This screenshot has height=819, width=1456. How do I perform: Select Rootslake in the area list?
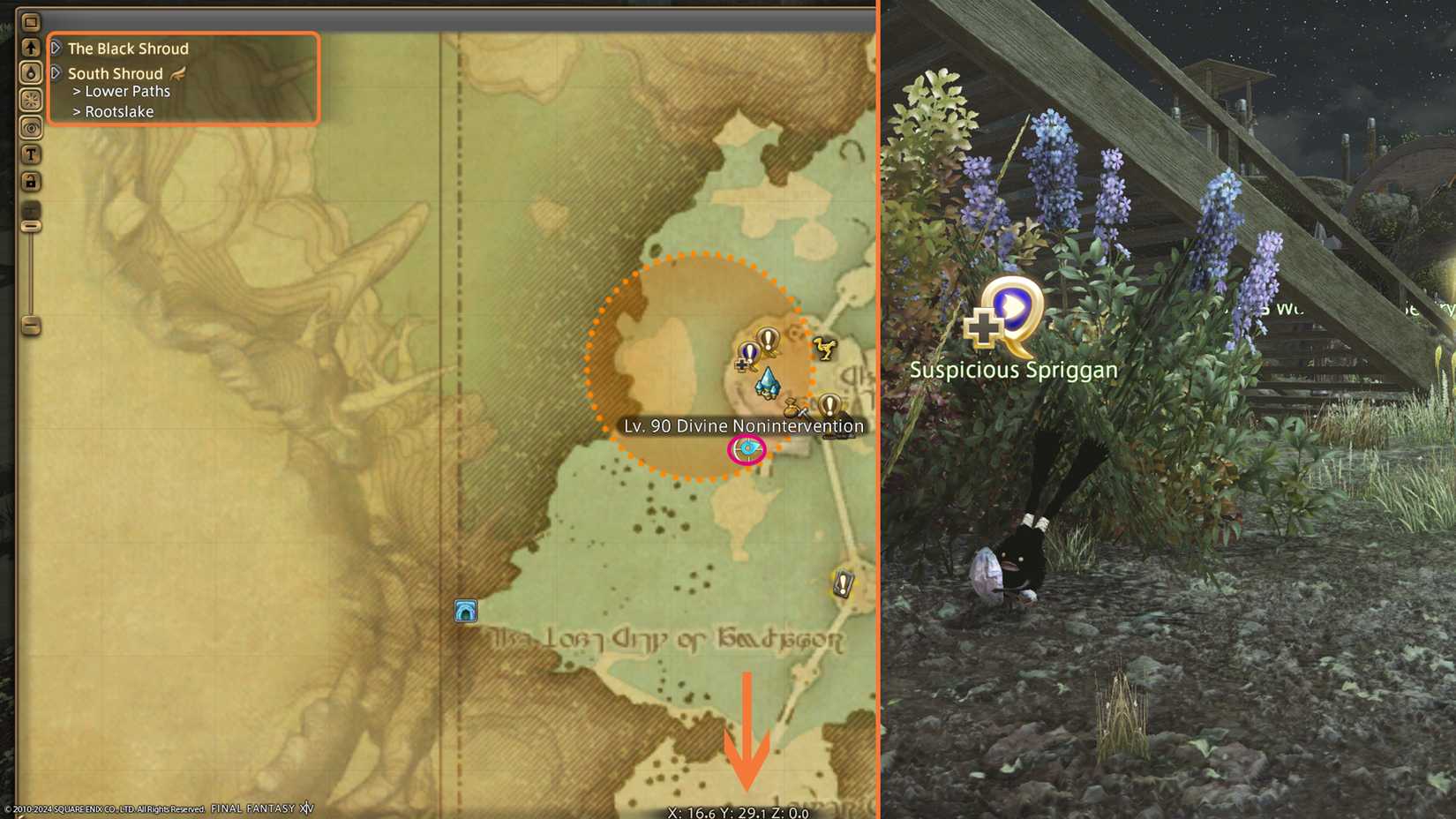click(x=119, y=111)
